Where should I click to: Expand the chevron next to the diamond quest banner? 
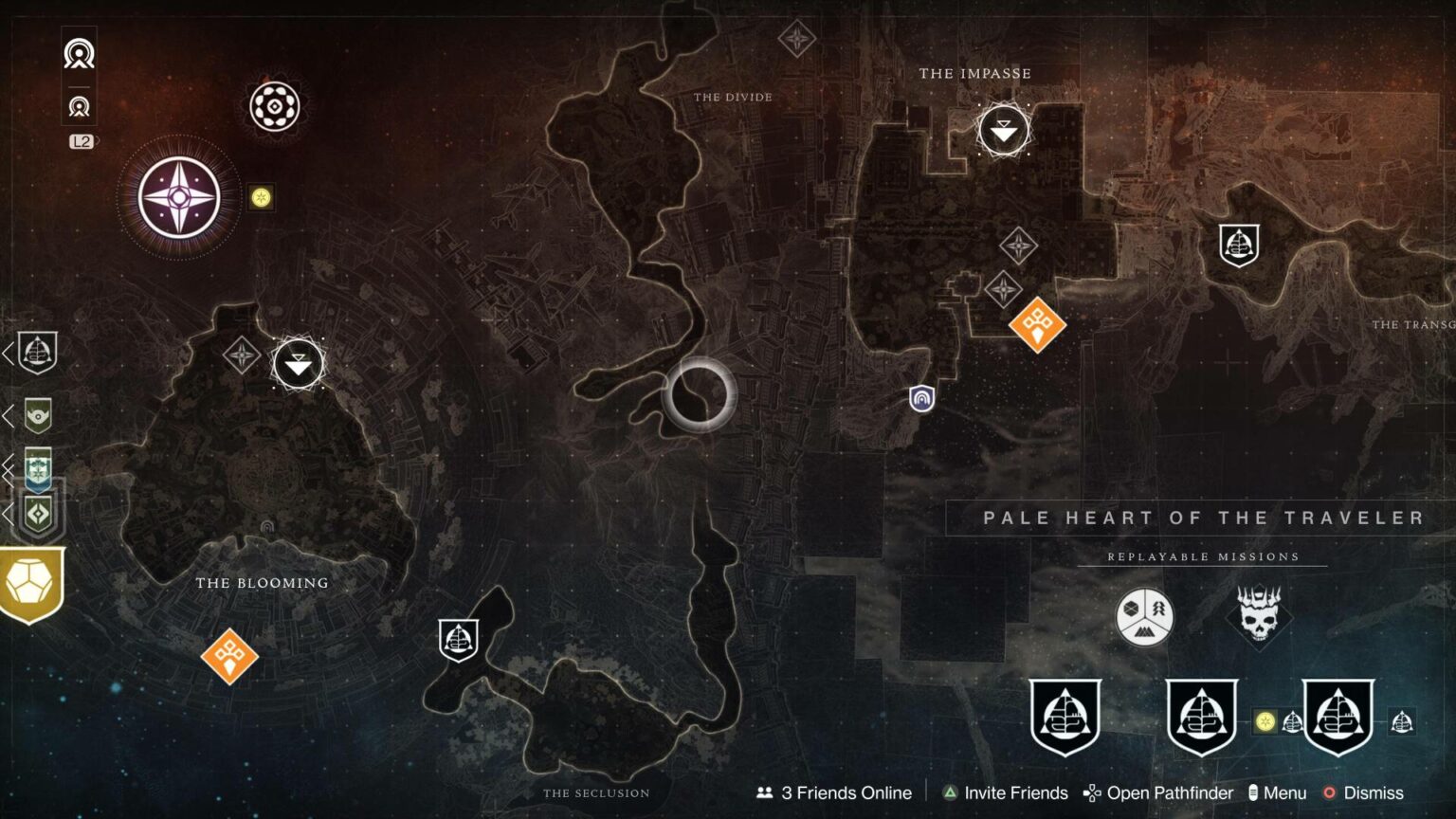click(9, 515)
